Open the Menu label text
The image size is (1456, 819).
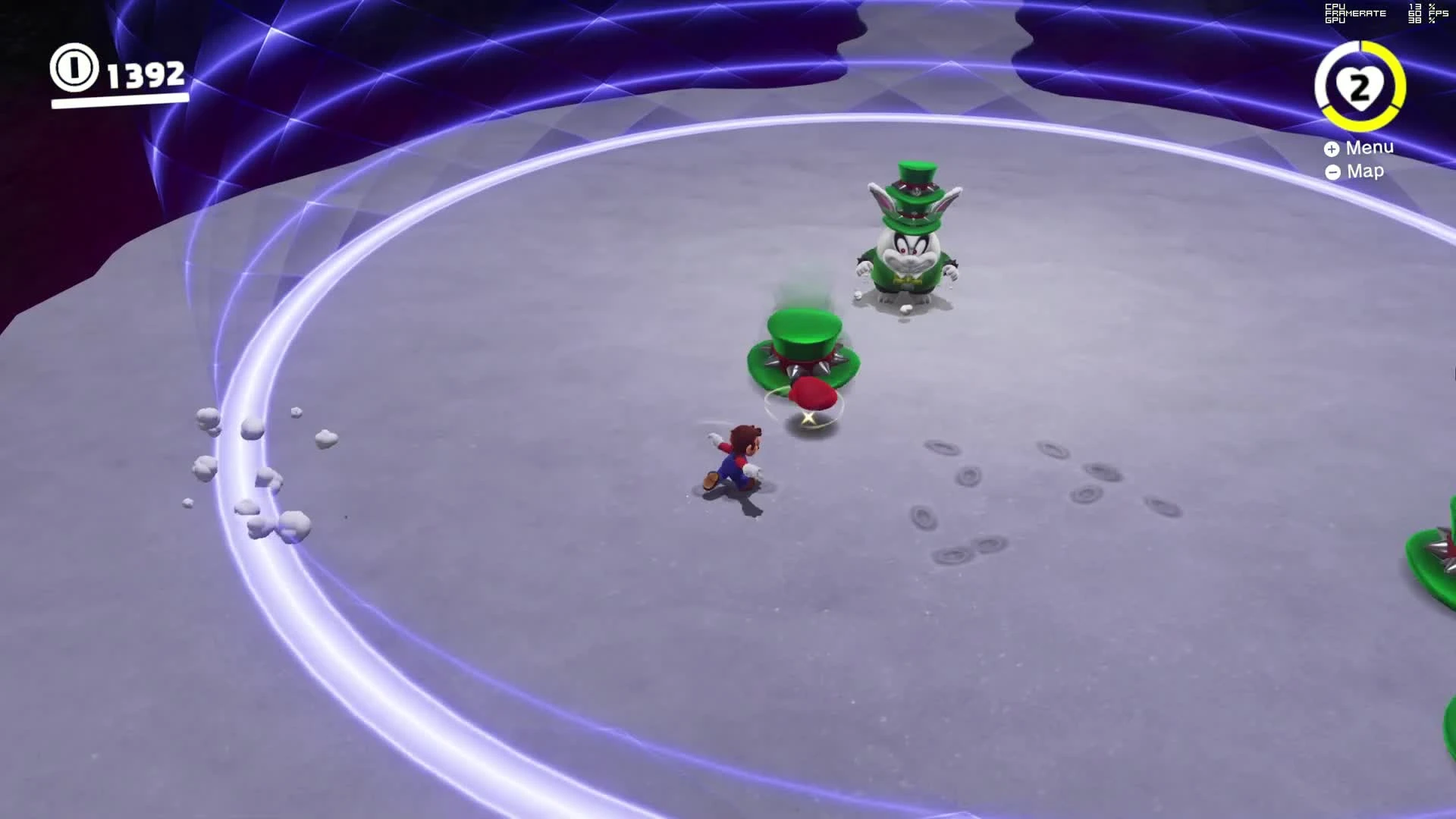click(x=1370, y=149)
